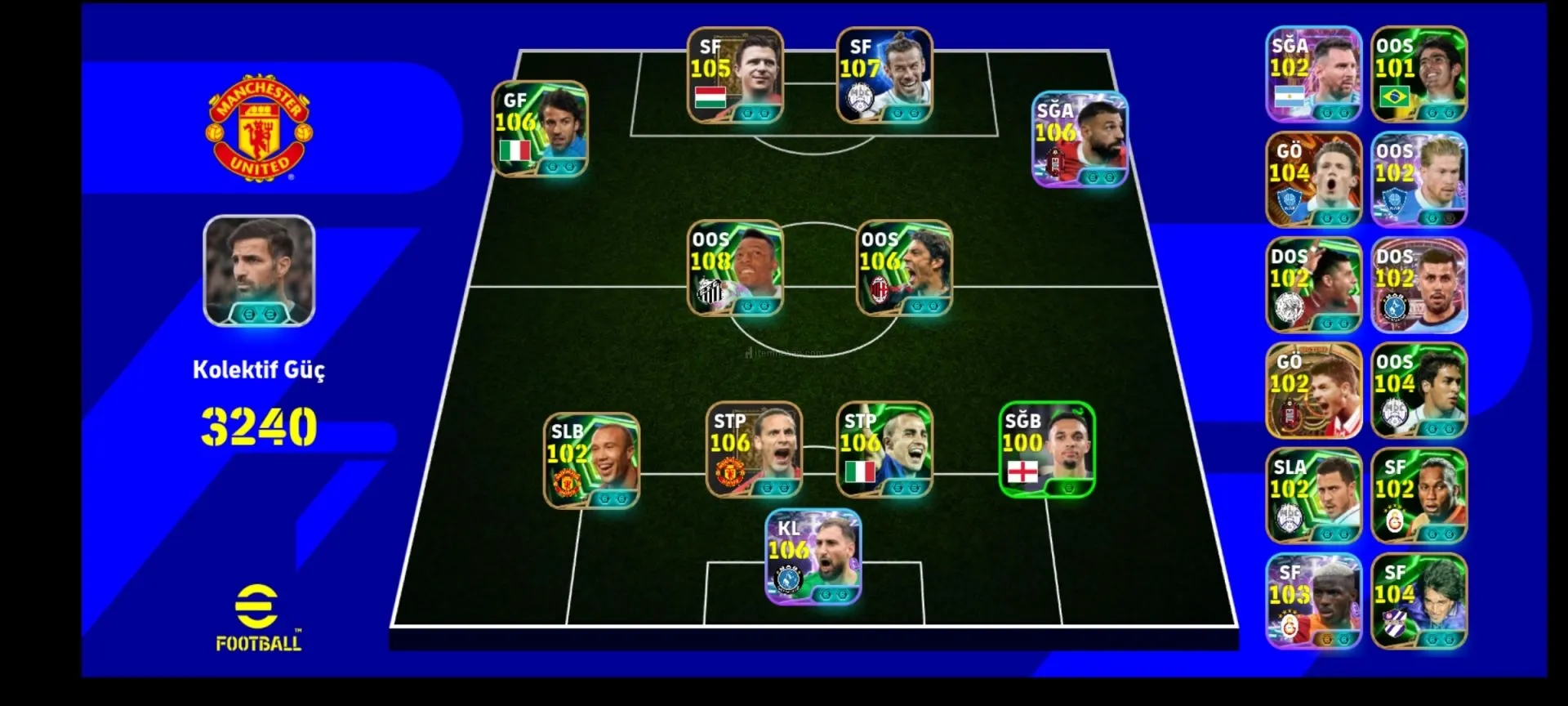Pick the STP 106 card with Italy flag
This screenshot has height=706, width=1568.
884,449
